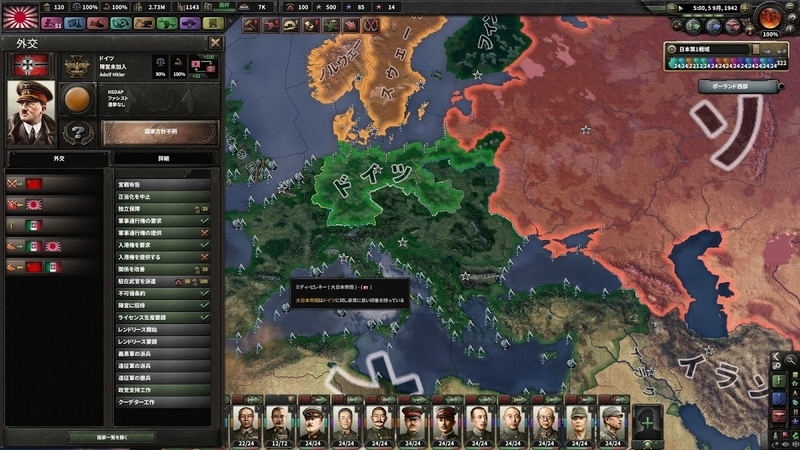Click Adolf Hitler's leader portrait
The height and width of the screenshot is (450, 800).
(30, 111)
